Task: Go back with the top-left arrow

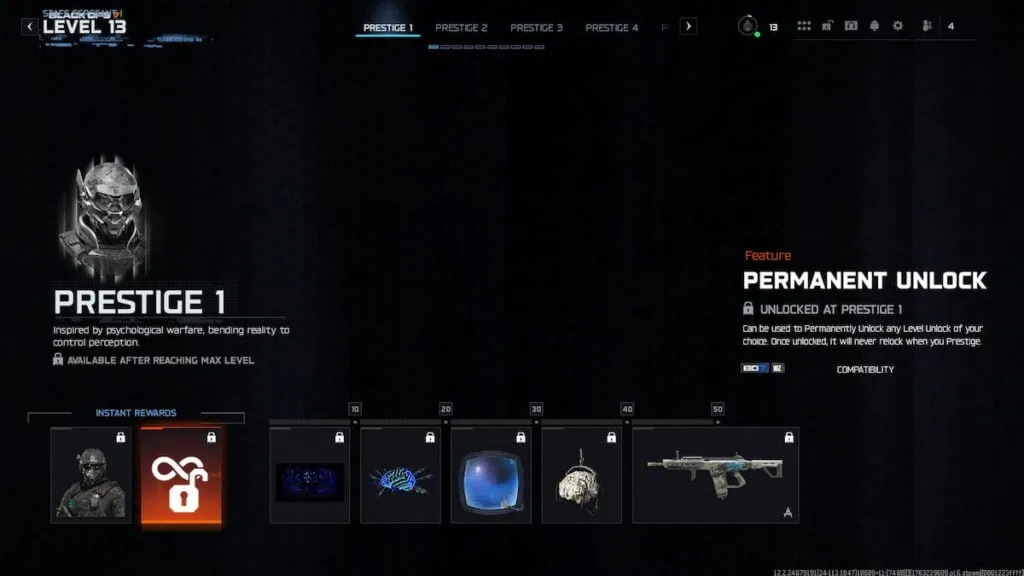Action: 29,27
